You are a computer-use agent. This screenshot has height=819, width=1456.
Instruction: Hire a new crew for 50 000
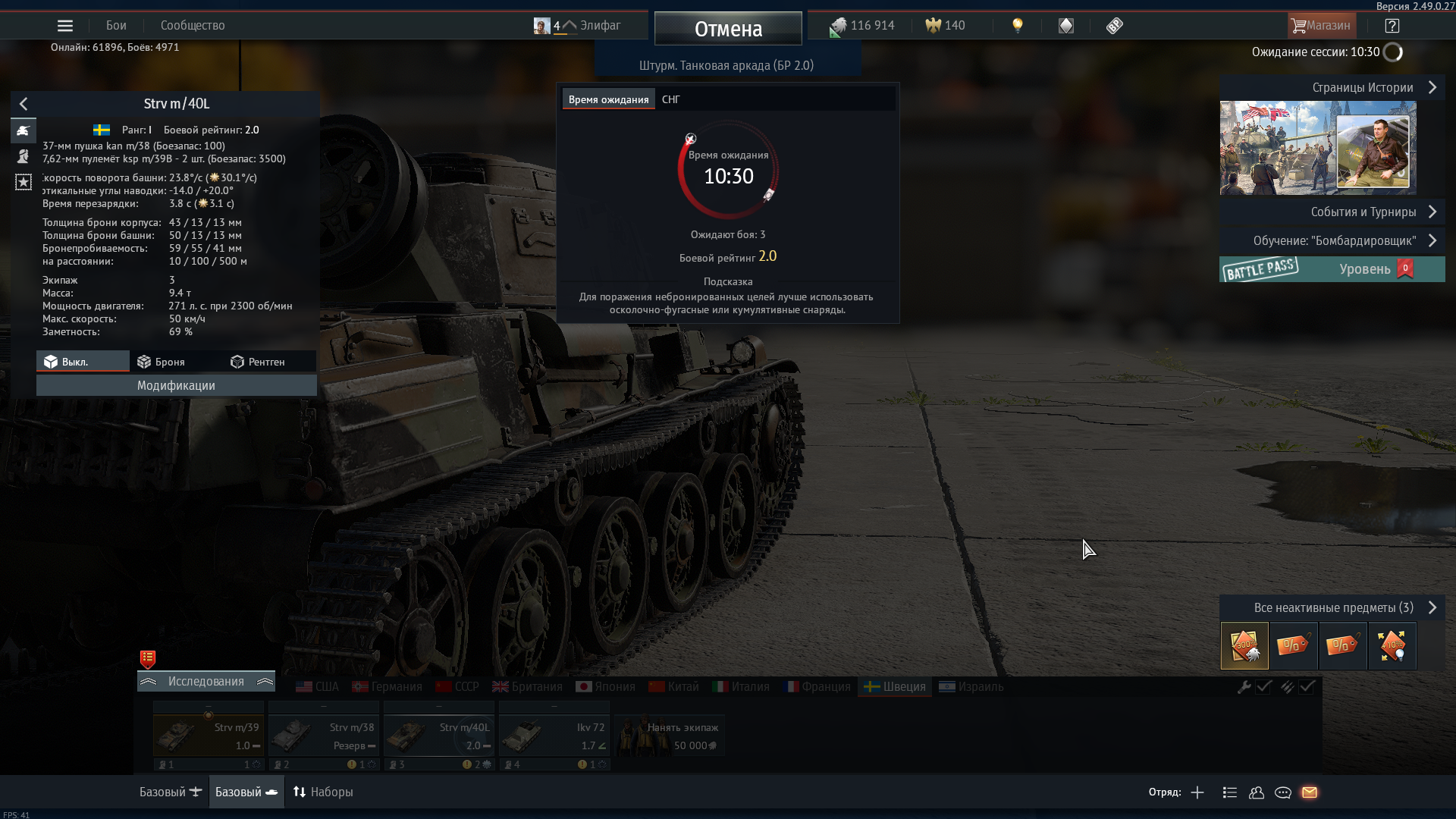[x=670, y=736]
